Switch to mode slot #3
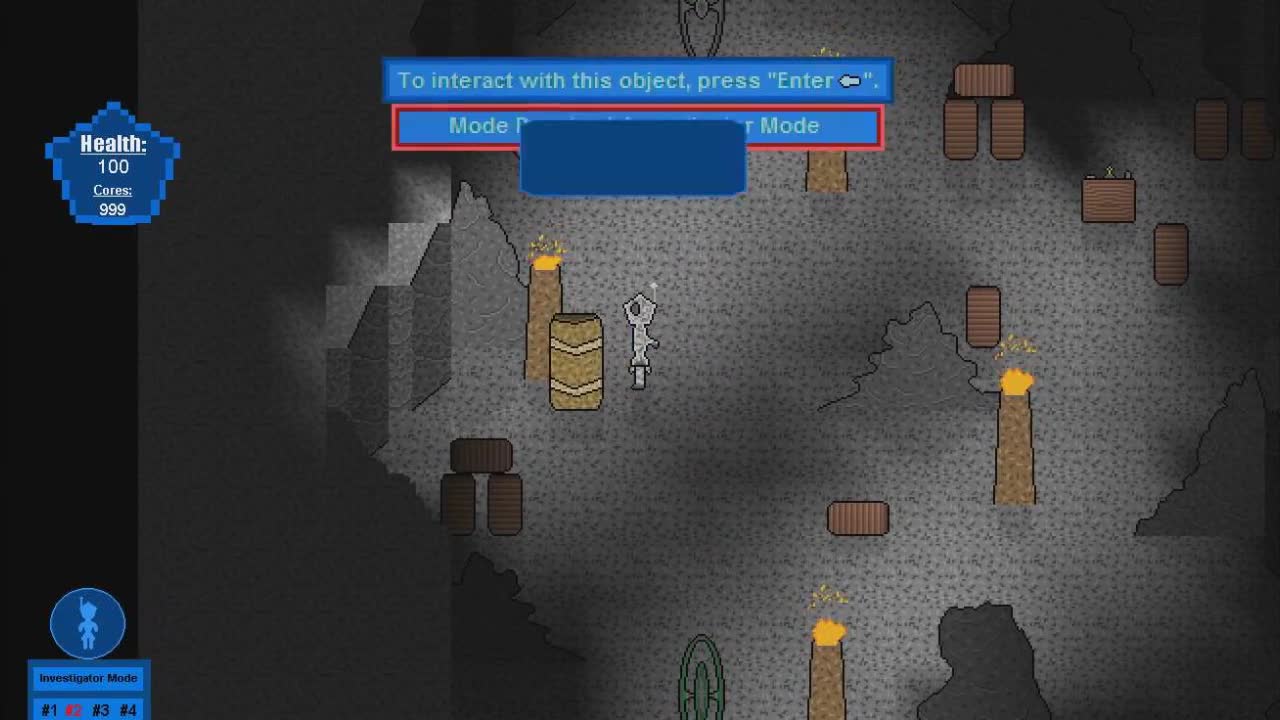The width and height of the screenshot is (1280, 720). [x=100, y=710]
